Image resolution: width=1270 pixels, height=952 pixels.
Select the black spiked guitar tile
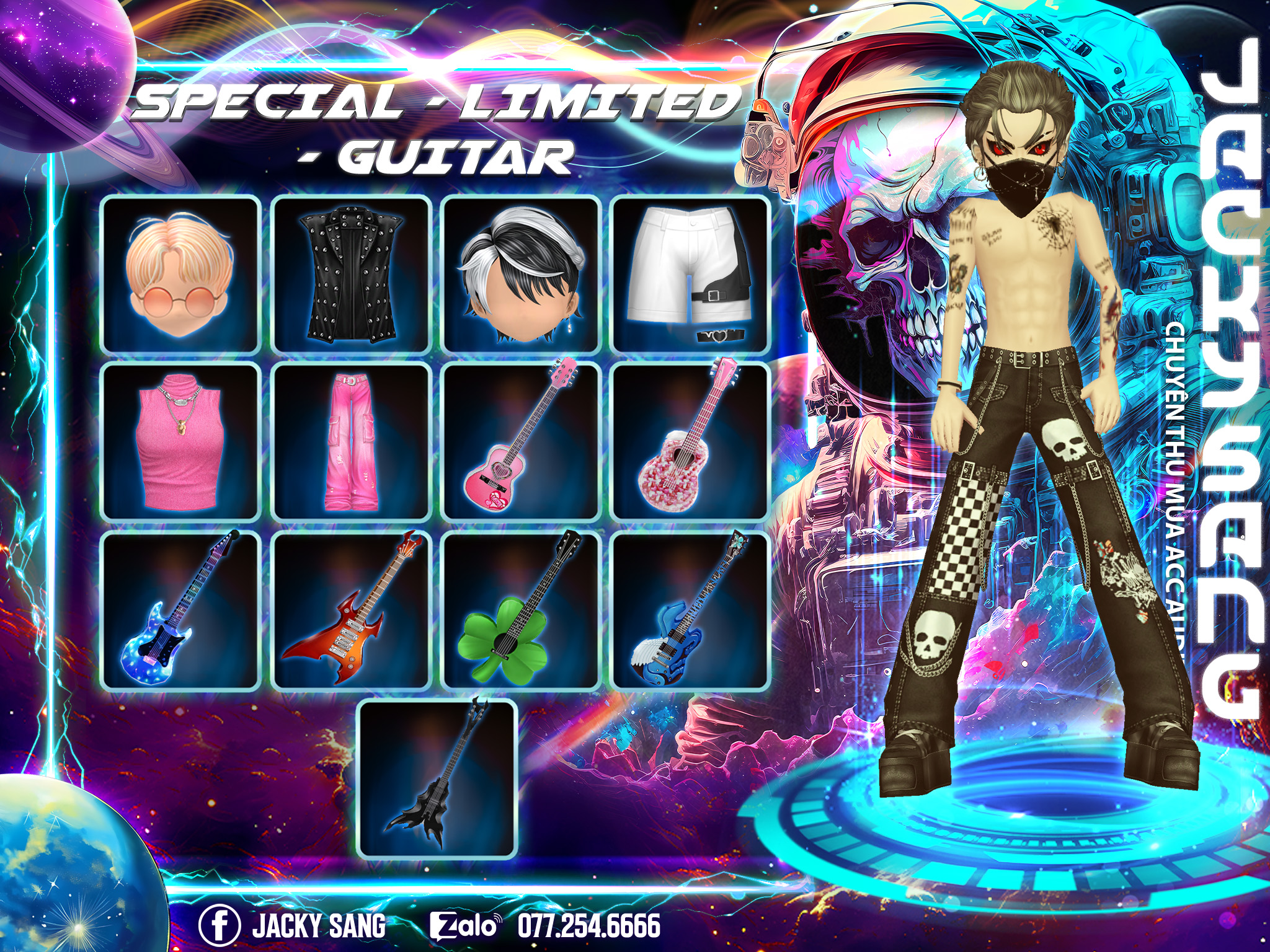click(438, 778)
